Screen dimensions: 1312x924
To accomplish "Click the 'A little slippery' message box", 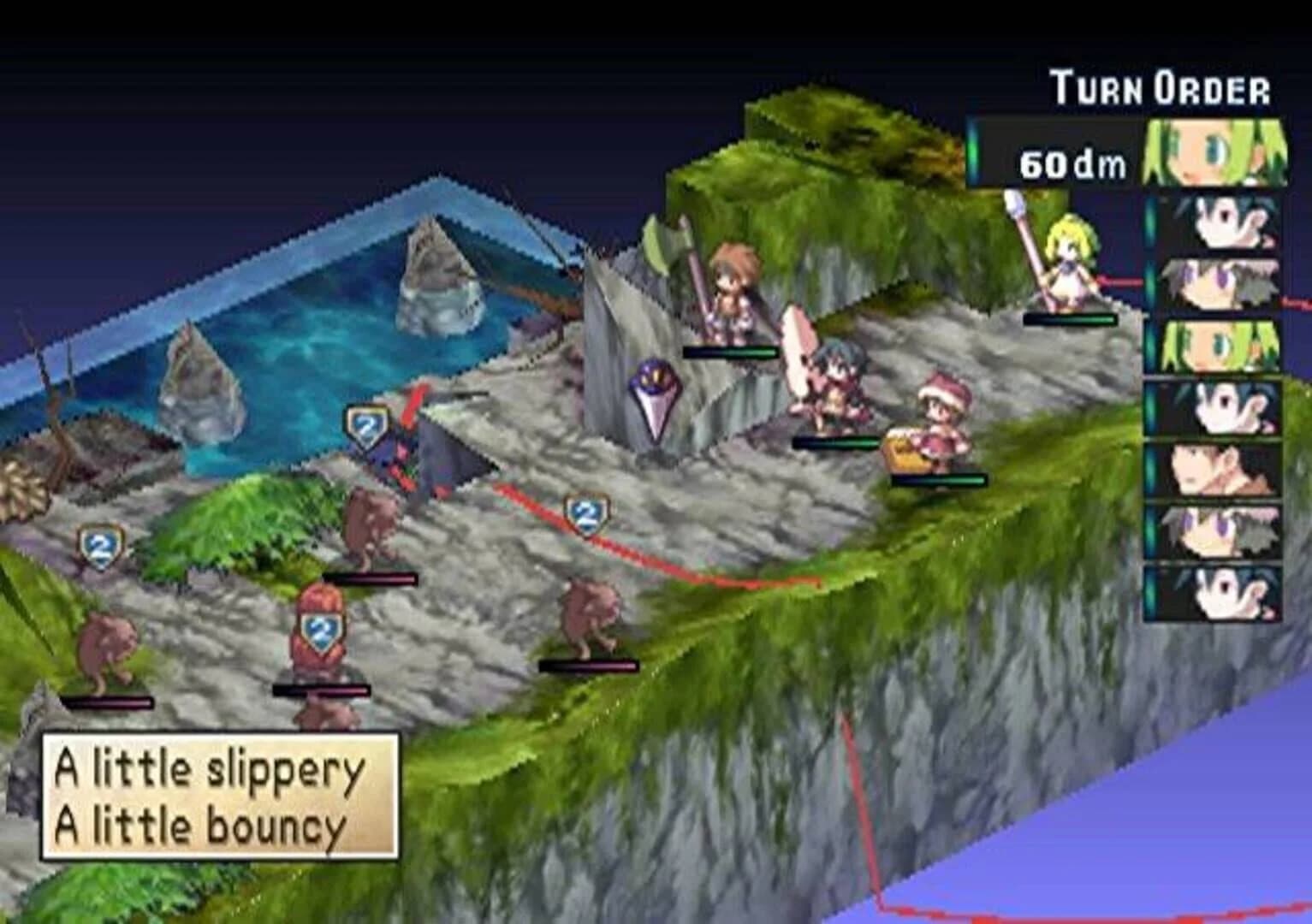I will point(218,796).
